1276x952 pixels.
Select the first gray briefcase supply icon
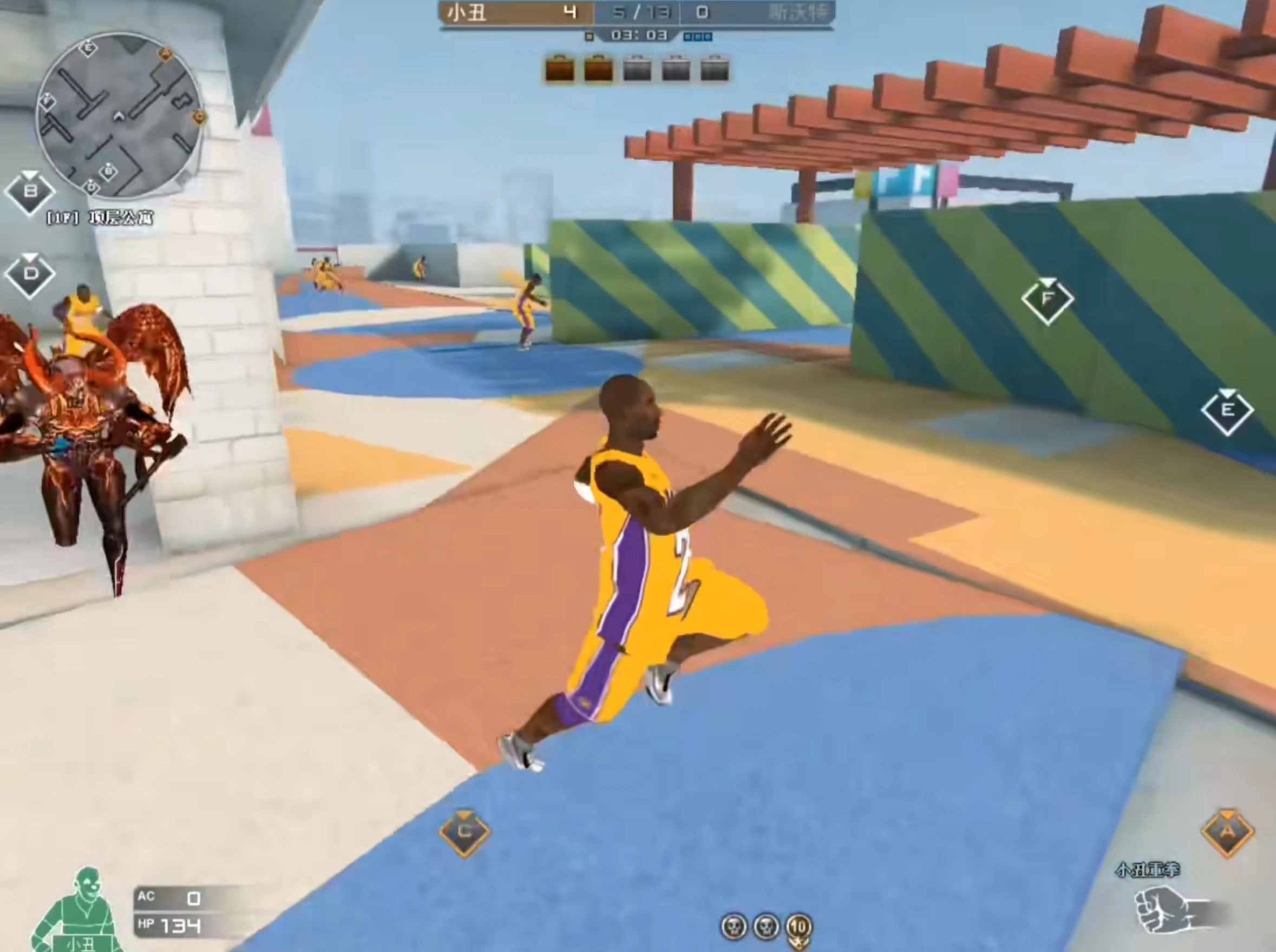coord(637,68)
